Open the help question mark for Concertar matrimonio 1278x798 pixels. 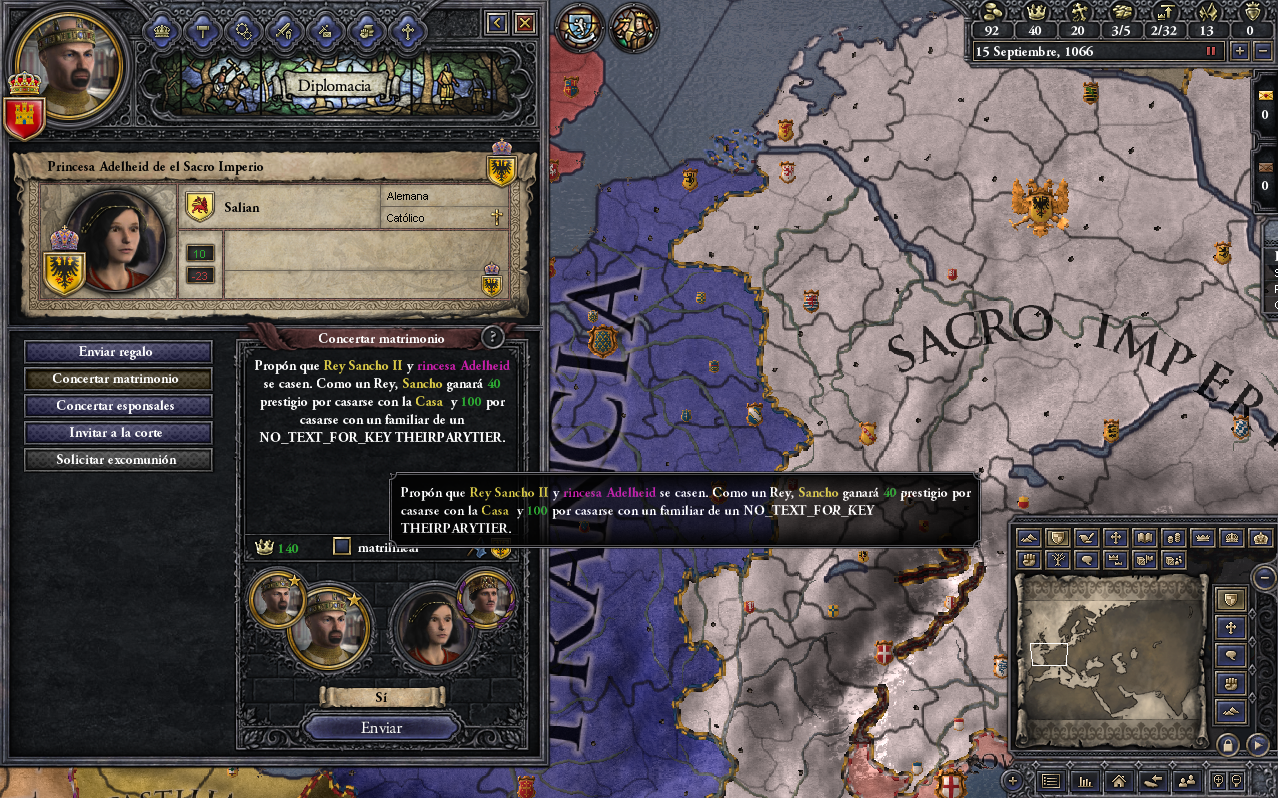(491, 338)
